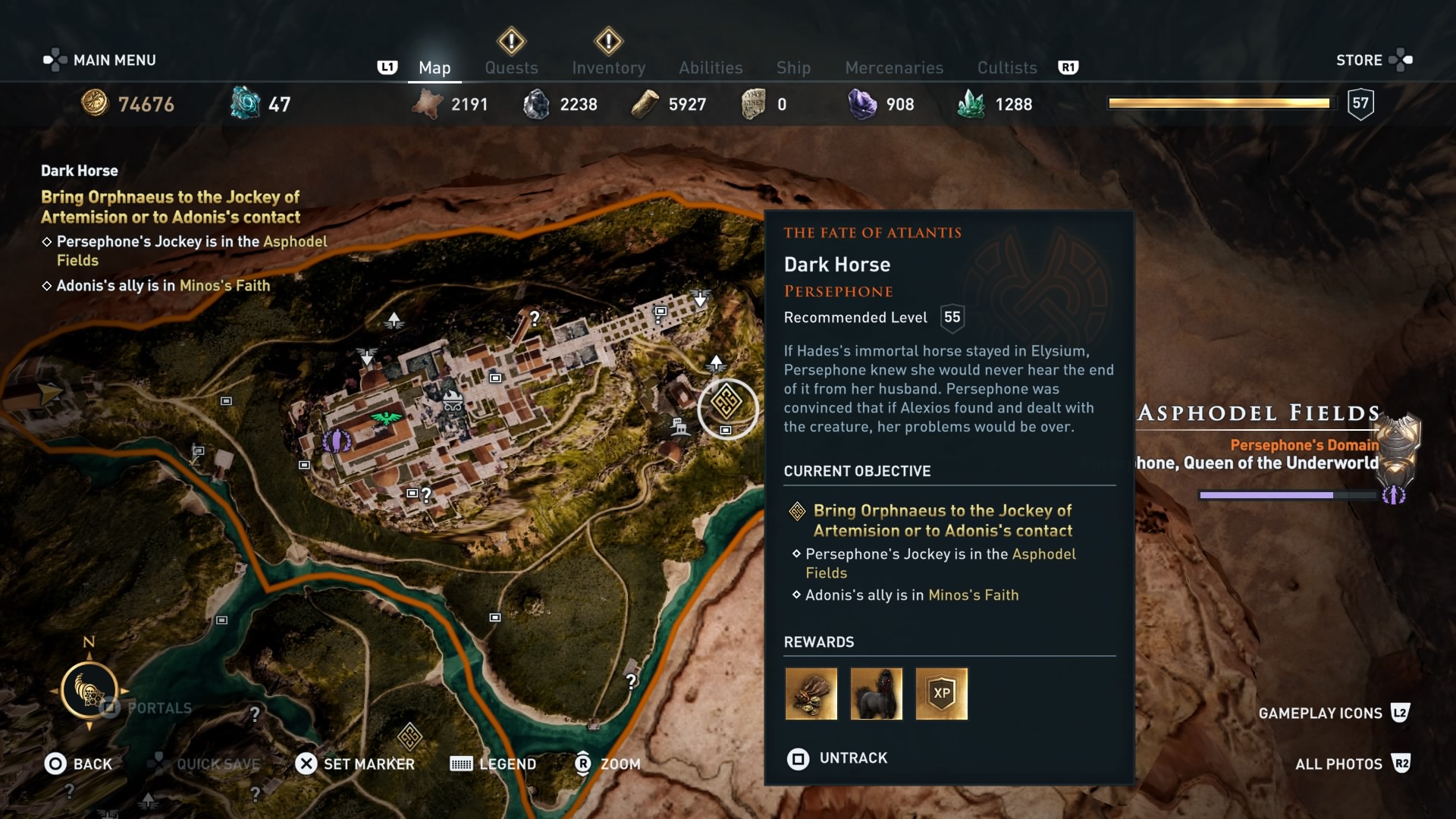
Task: Toggle Gameplay Icons visibility
Action: point(1320,713)
